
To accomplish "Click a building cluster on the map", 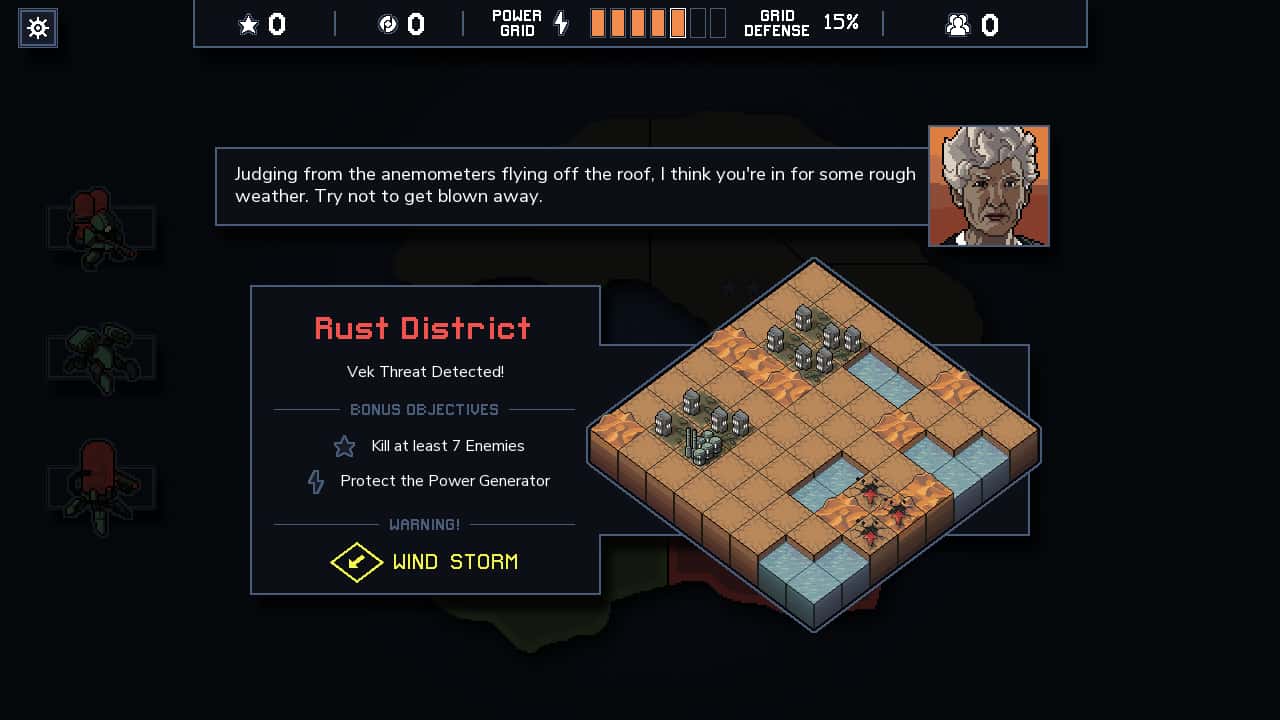I will coord(810,340).
